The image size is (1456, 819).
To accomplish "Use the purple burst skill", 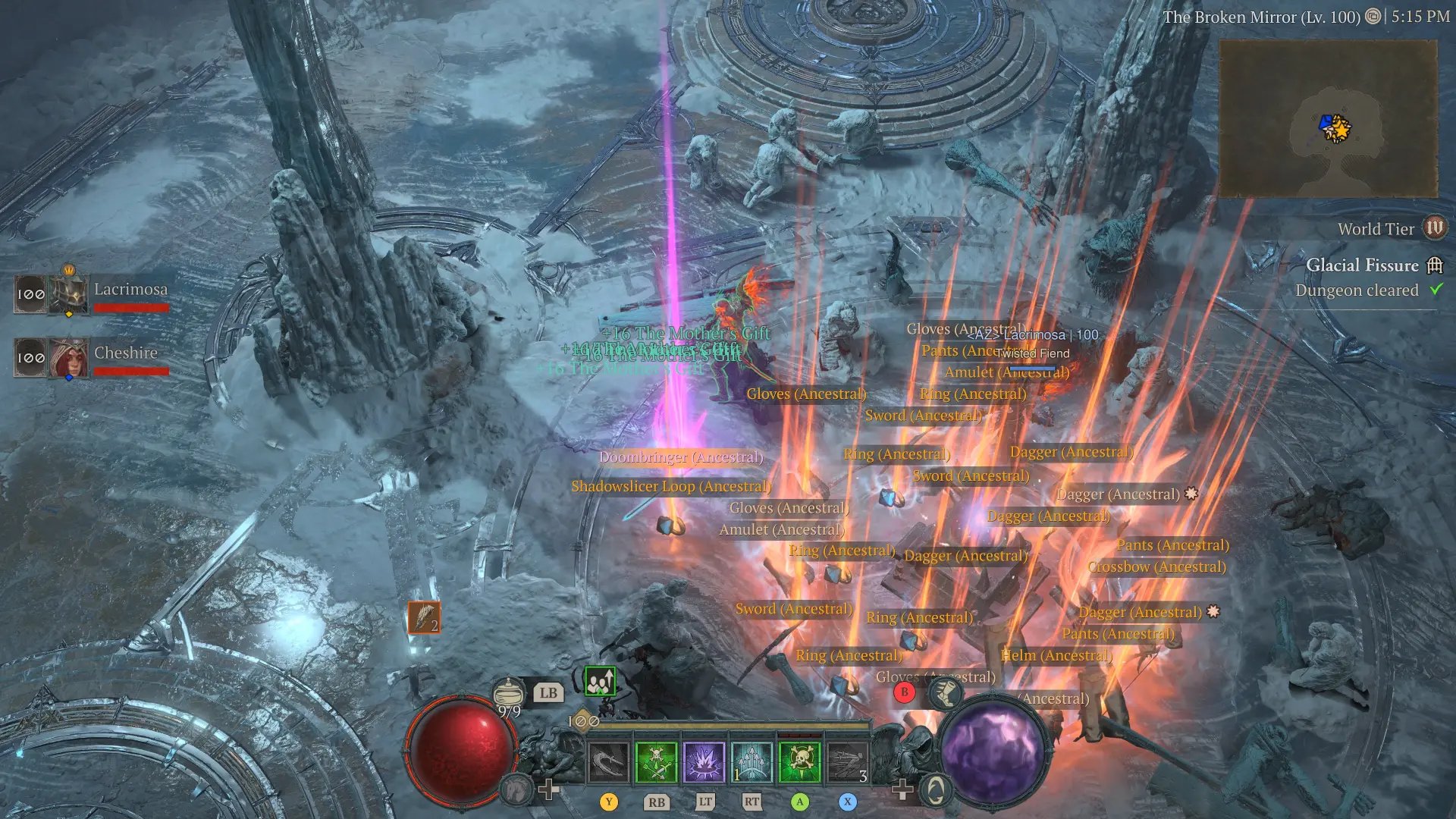I will (x=704, y=761).
